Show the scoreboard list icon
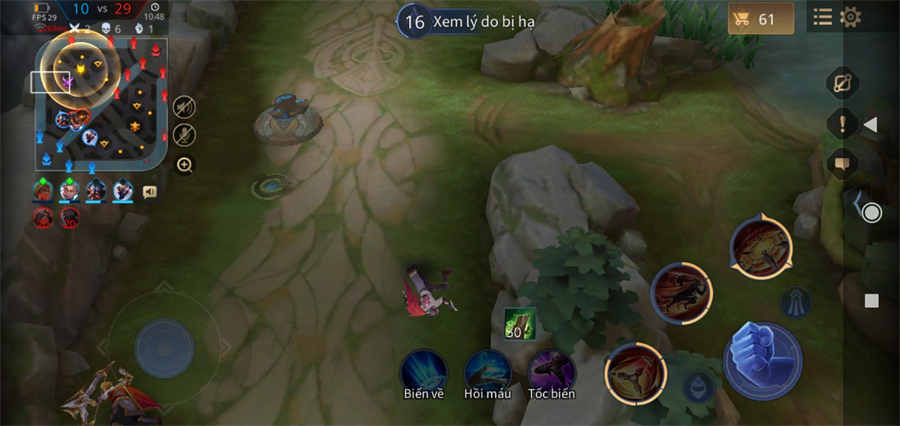This screenshot has height=426, width=900. click(x=822, y=17)
